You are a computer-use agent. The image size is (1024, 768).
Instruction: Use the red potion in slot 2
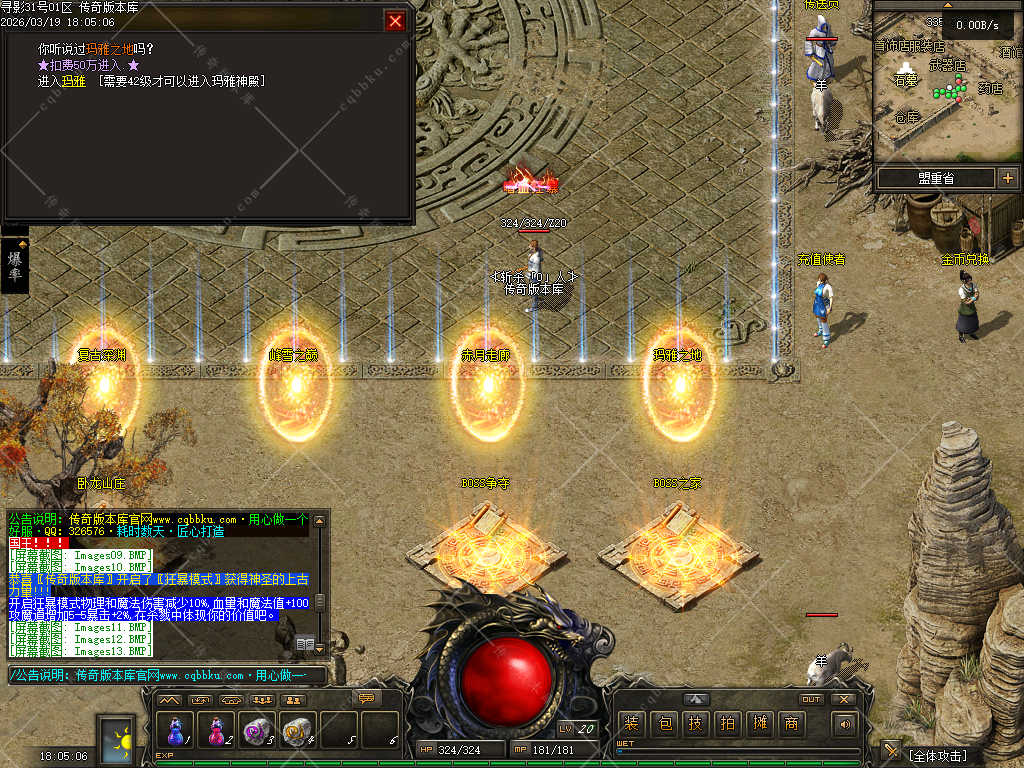[x=216, y=731]
